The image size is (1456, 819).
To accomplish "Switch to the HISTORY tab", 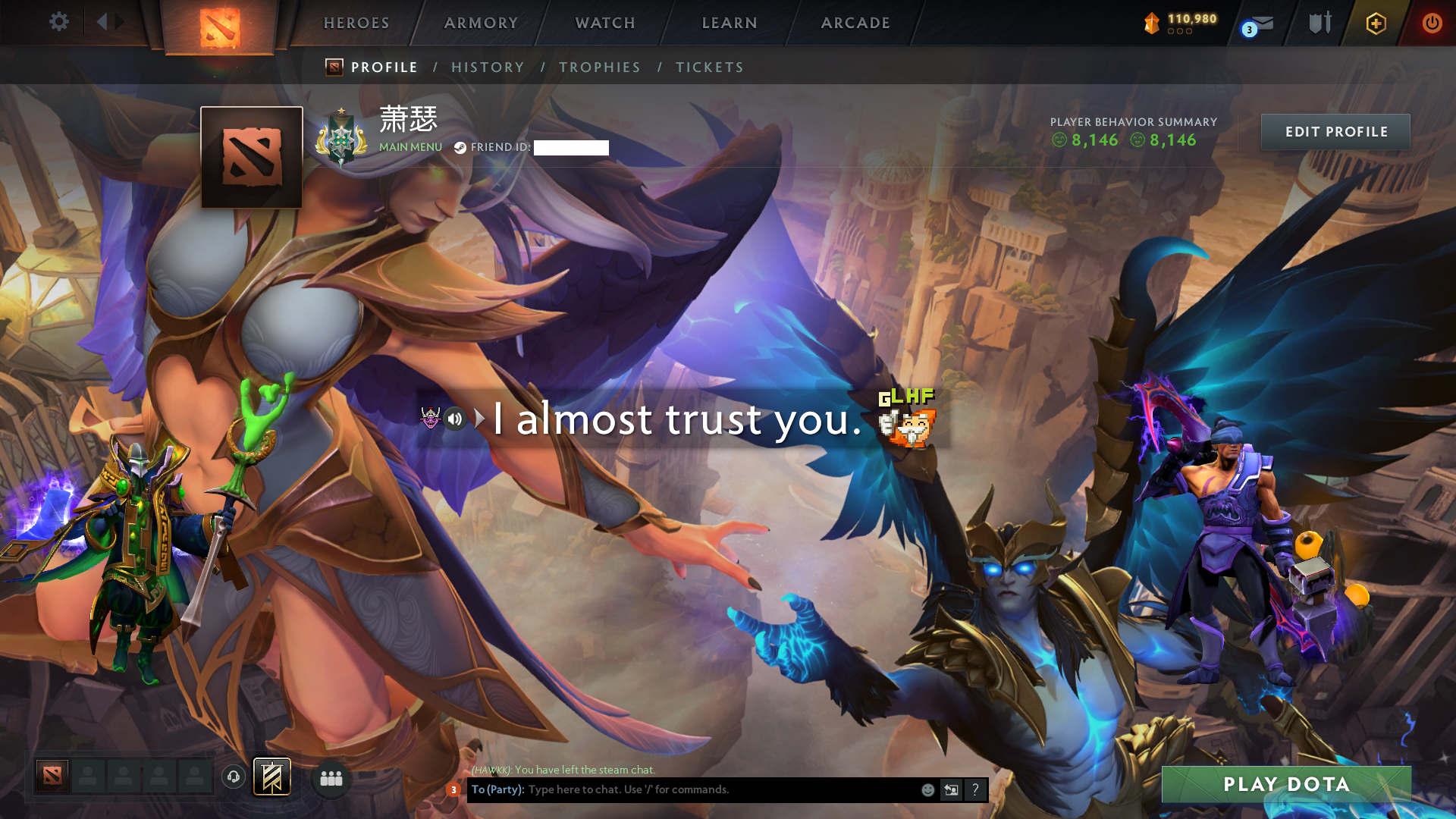I will tap(488, 67).
